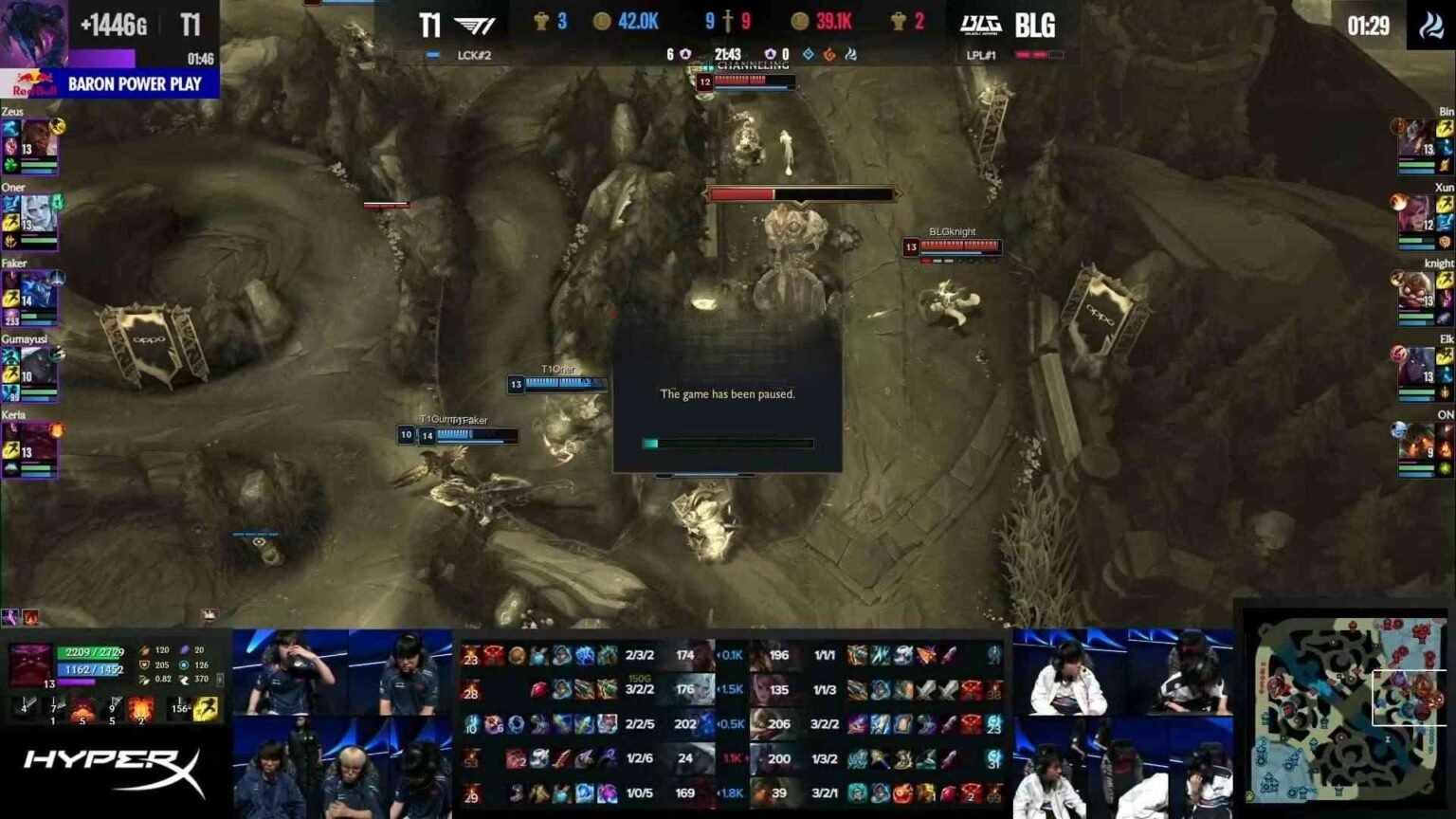Choose knight's champion portrait
The image size is (1456, 819).
click(x=1419, y=290)
